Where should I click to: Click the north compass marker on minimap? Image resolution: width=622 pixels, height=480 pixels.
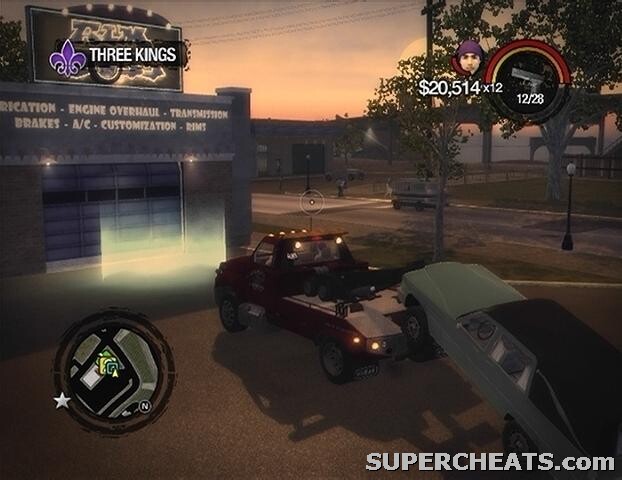point(143,407)
